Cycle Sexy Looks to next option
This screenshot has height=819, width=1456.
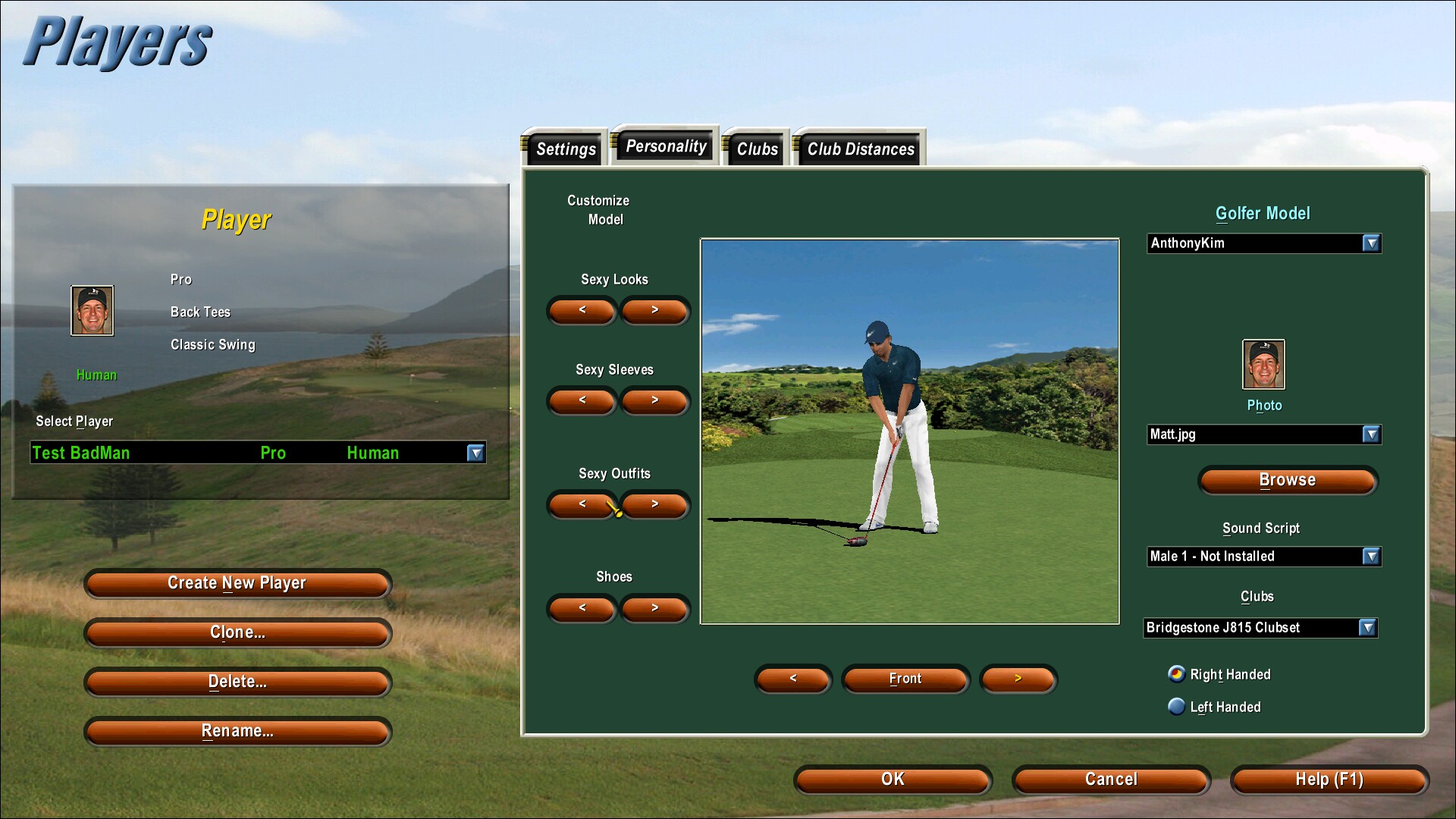coord(654,310)
